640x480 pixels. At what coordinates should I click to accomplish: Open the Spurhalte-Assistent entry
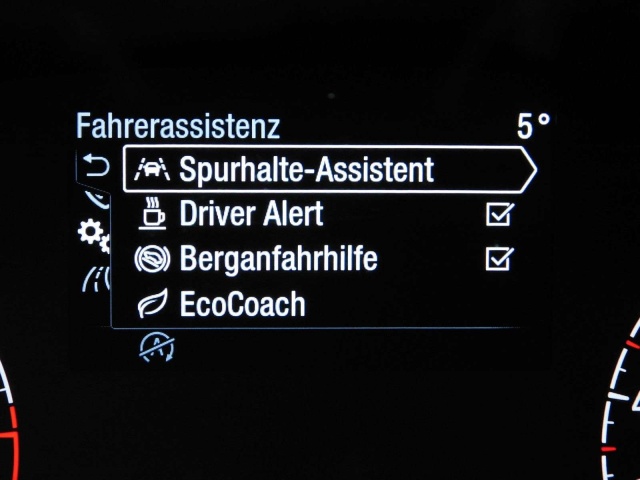pos(306,170)
